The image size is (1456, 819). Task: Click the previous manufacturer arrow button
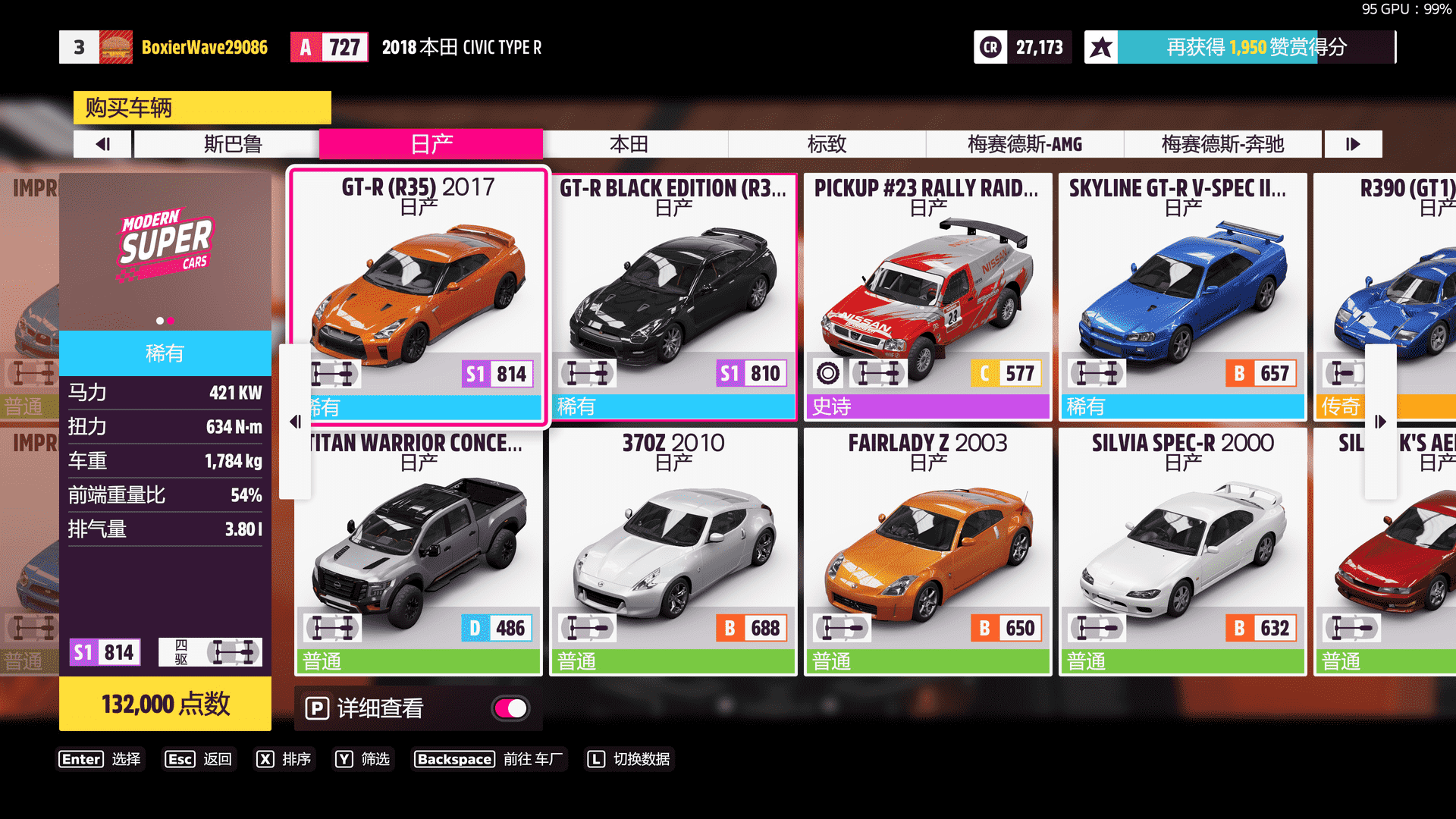[103, 144]
